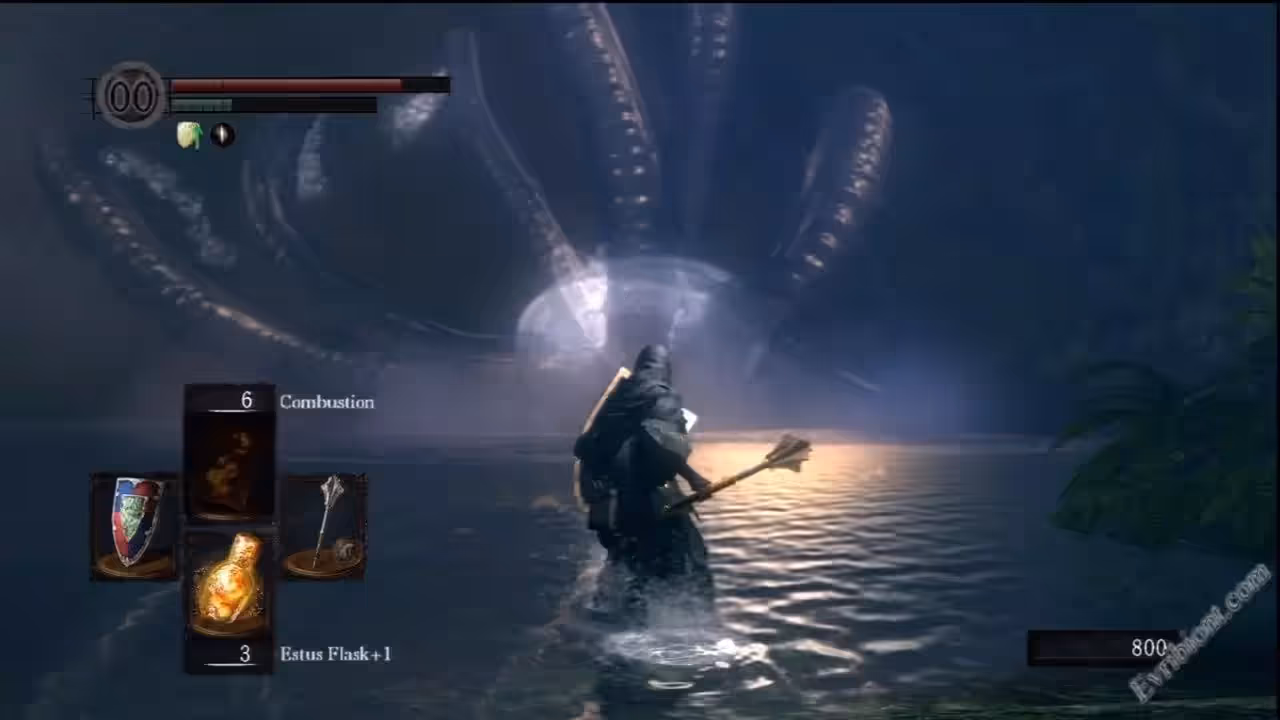Inspect the status icon with the green arrow

[x=190, y=135]
